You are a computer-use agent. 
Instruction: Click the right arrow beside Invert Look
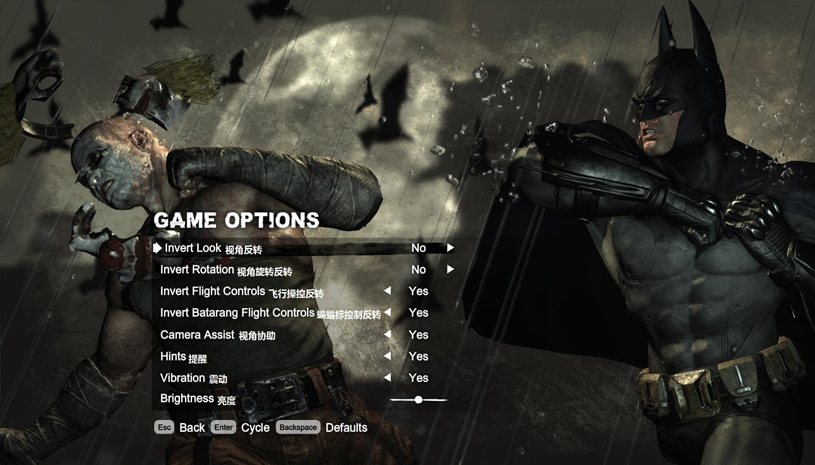click(x=451, y=248)
